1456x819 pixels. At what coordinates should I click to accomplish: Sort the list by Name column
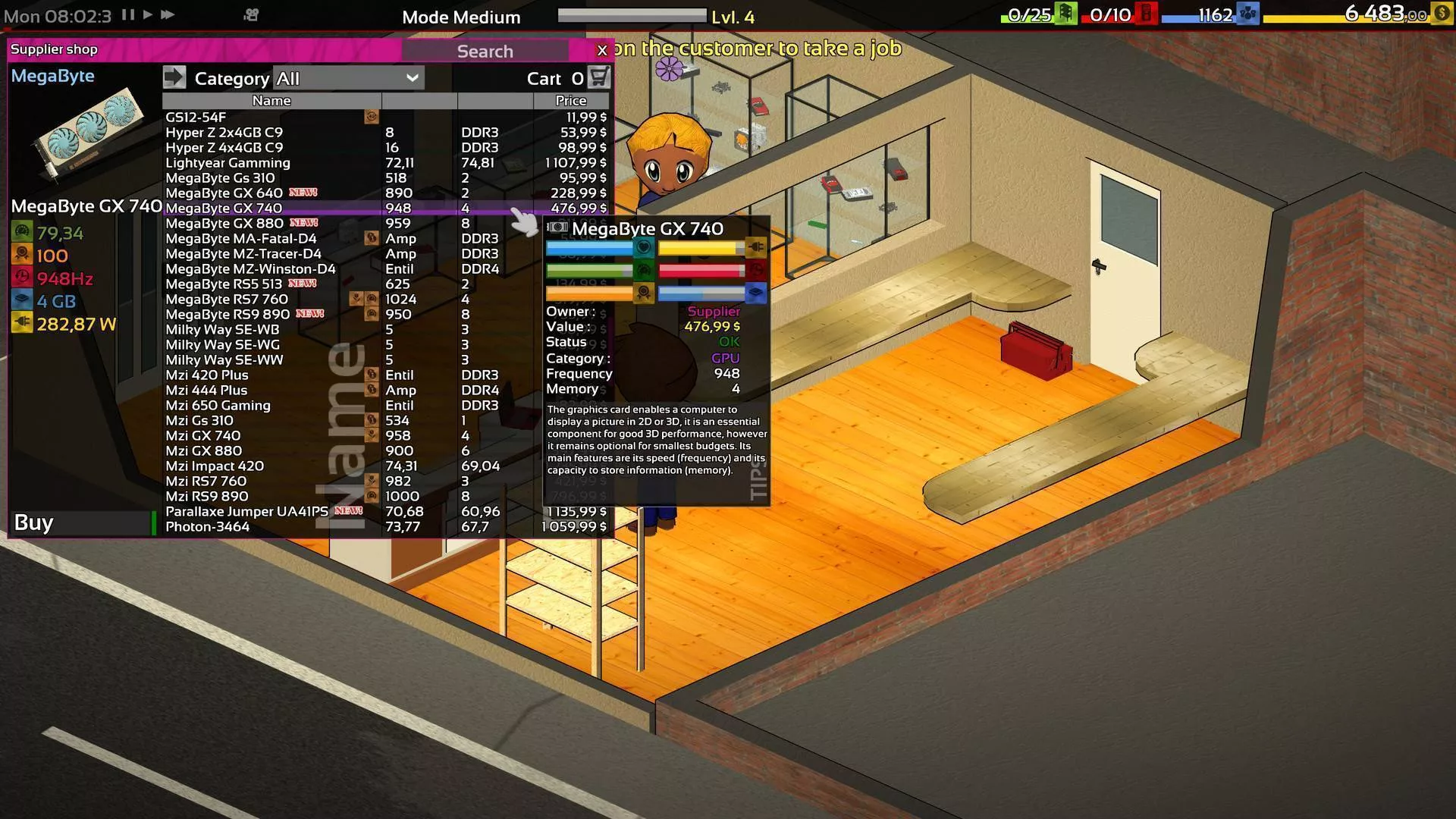click(x=271, y=101)
